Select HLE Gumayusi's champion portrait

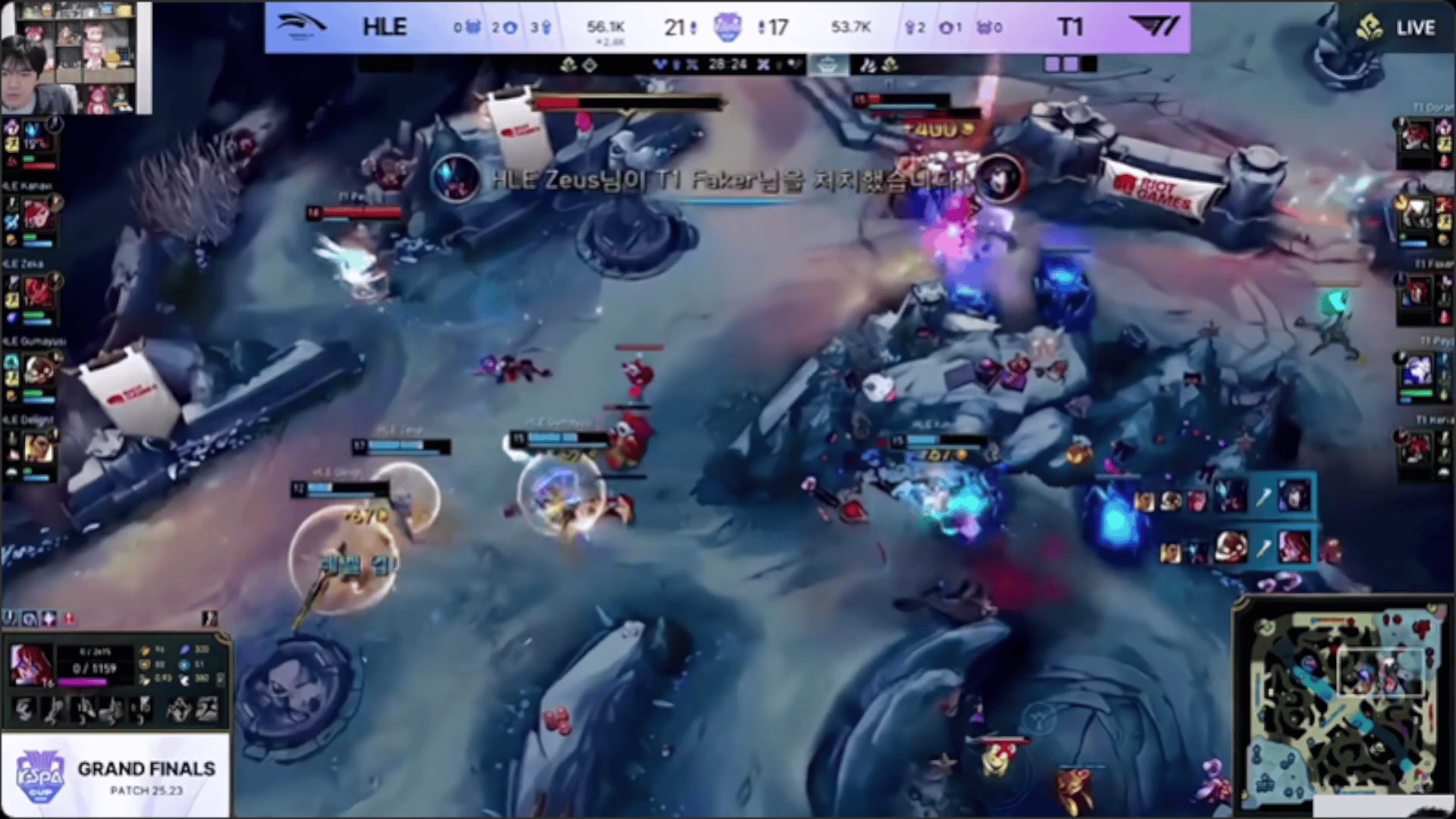[x=37, y=369]
